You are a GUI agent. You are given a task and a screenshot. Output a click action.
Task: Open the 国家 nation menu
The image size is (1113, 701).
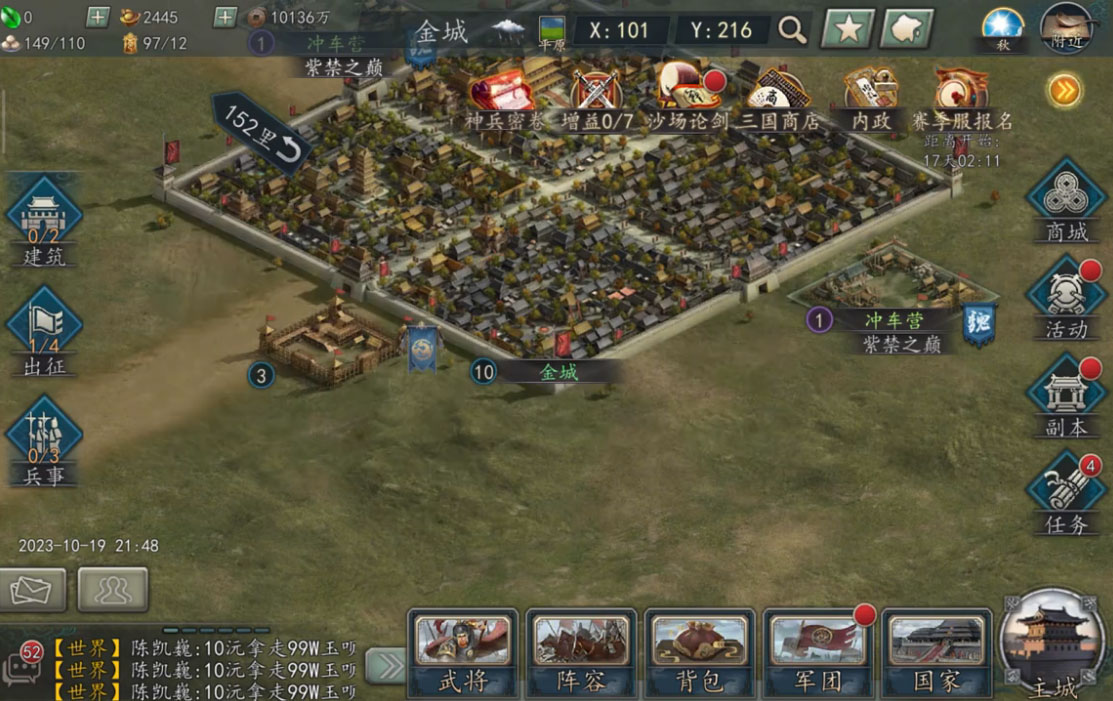pyautogui.click(x=936, y=652)
